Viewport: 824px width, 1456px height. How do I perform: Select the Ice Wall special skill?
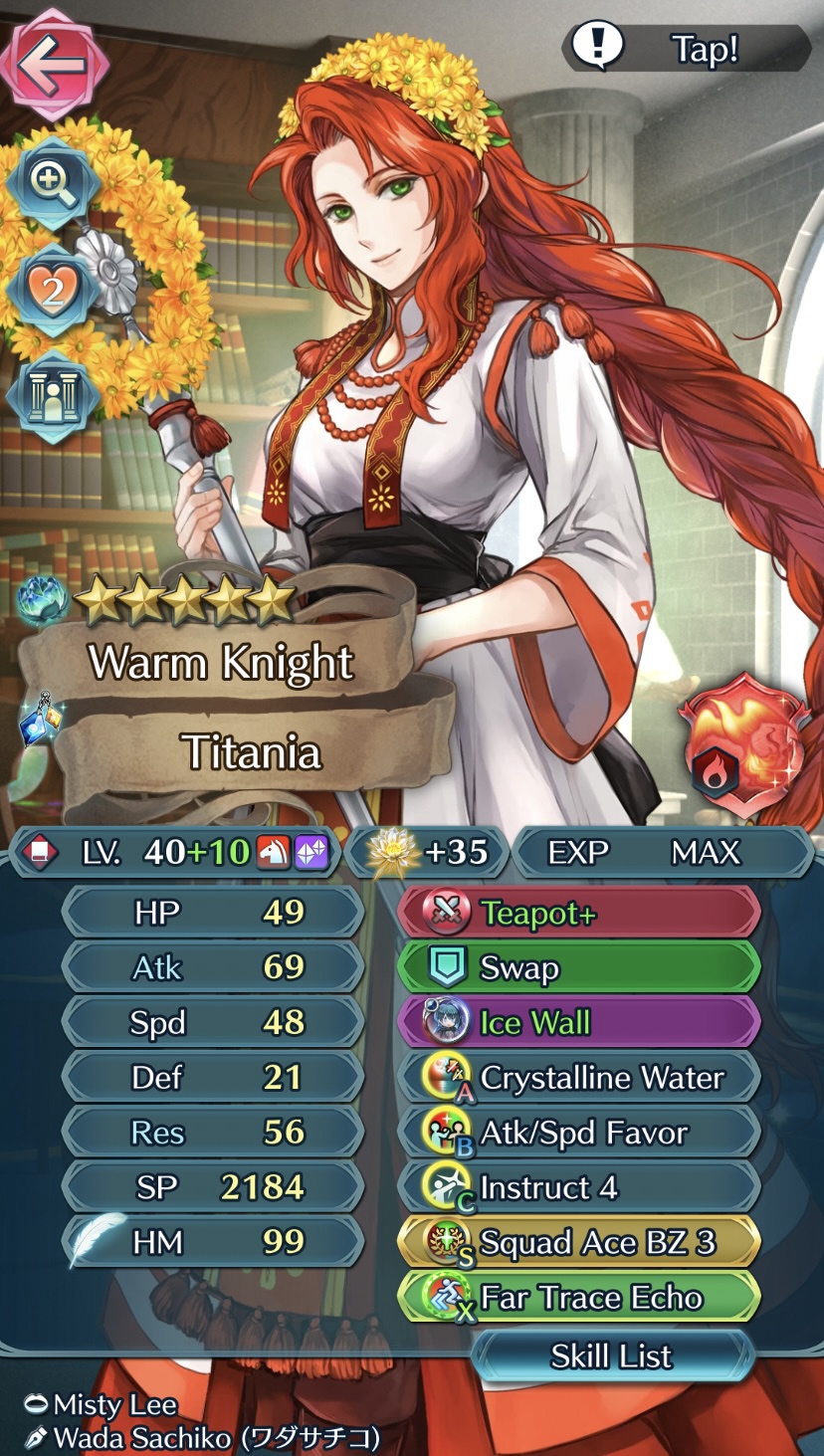click(x=579, y=1023)
